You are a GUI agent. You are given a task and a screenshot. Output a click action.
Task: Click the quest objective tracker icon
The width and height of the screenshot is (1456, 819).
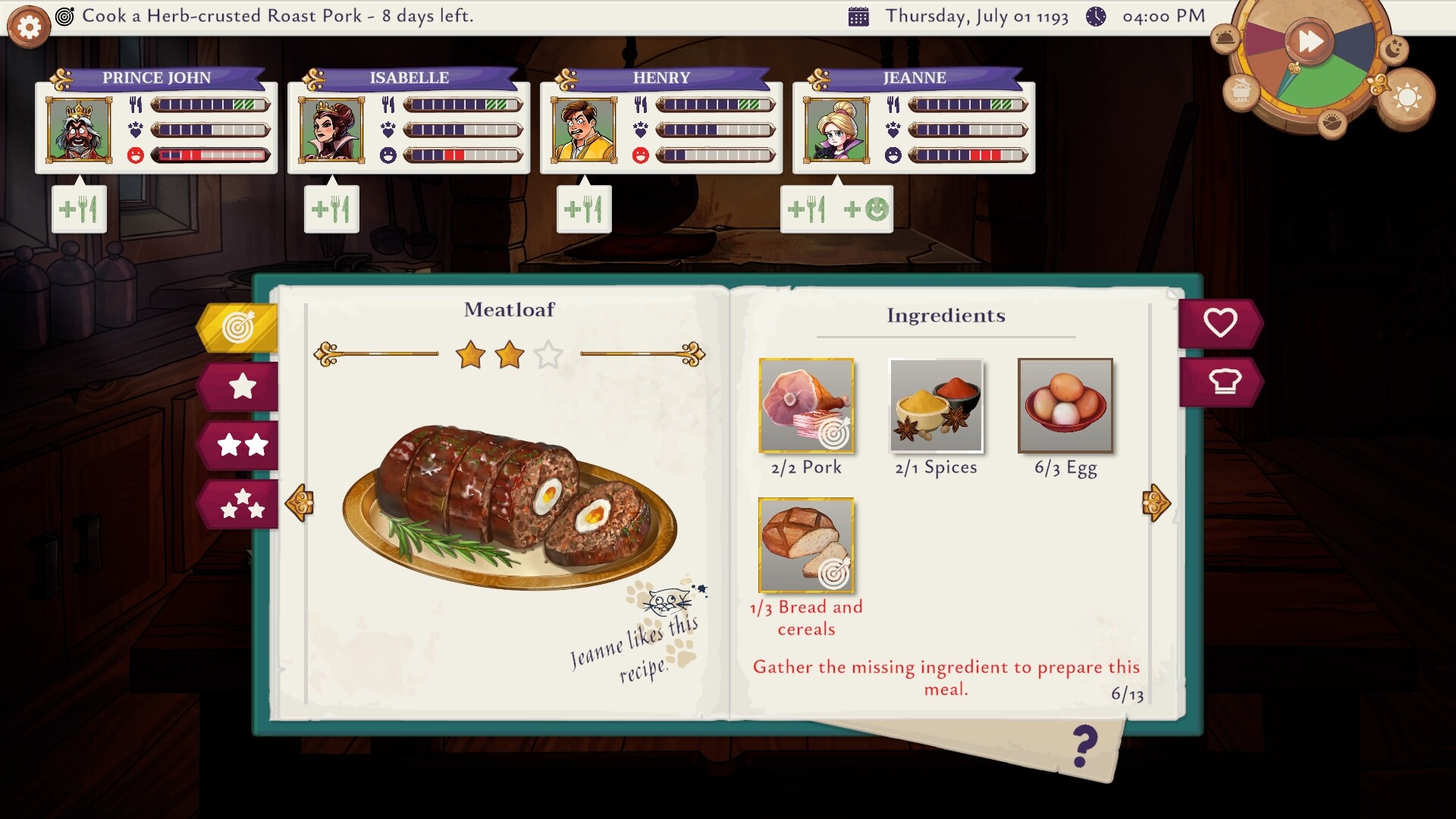[x=65, y=16]
